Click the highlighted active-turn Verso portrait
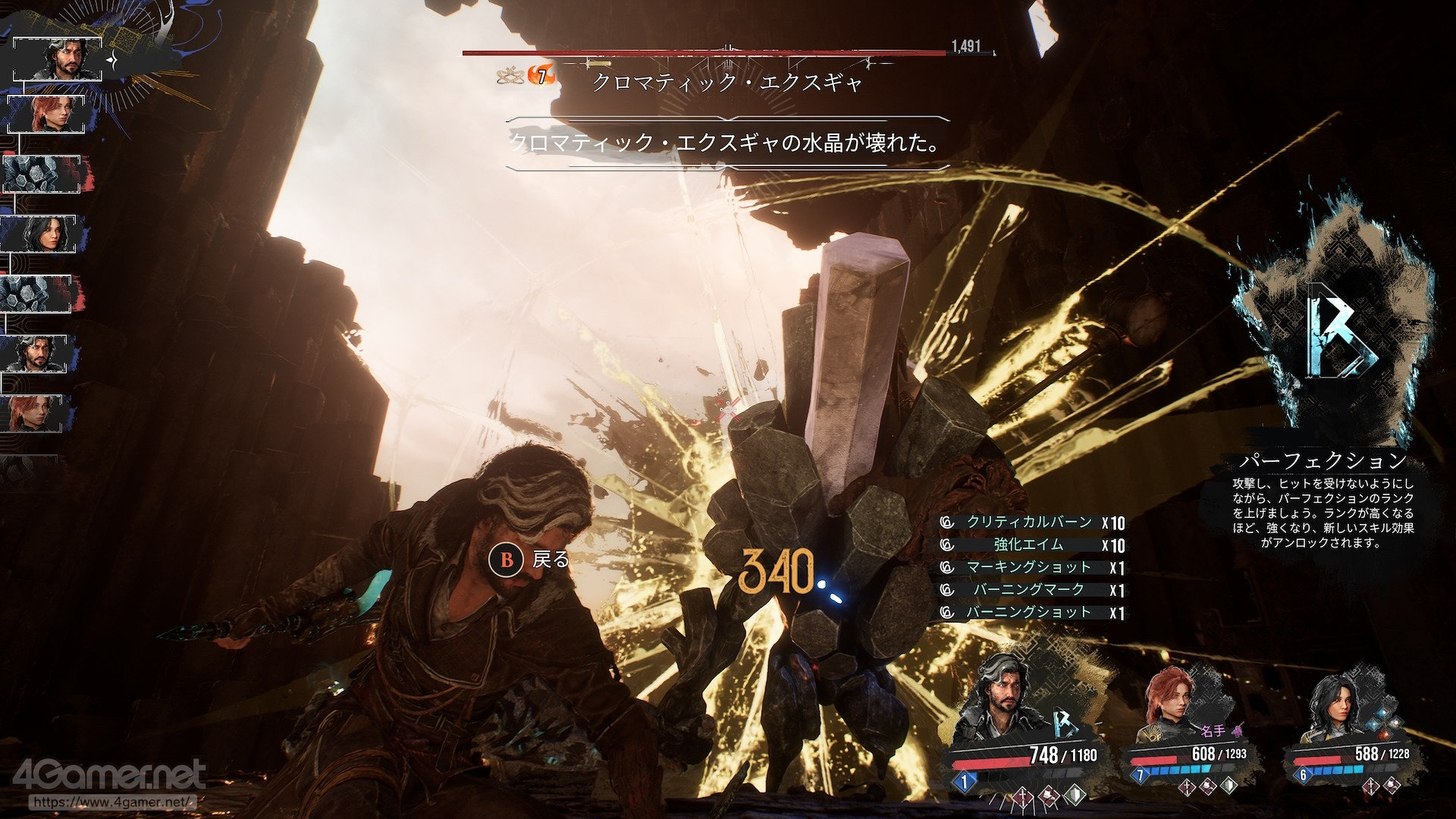Image resolution: width=1456 pixels, height=819 pixels. pos(58,58)
